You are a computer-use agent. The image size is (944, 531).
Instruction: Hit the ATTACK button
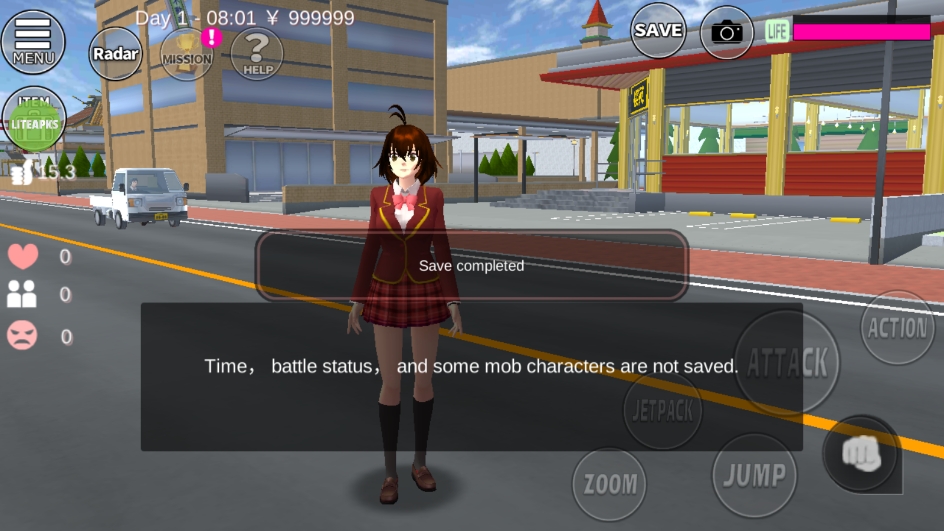[x=787, y=362]
